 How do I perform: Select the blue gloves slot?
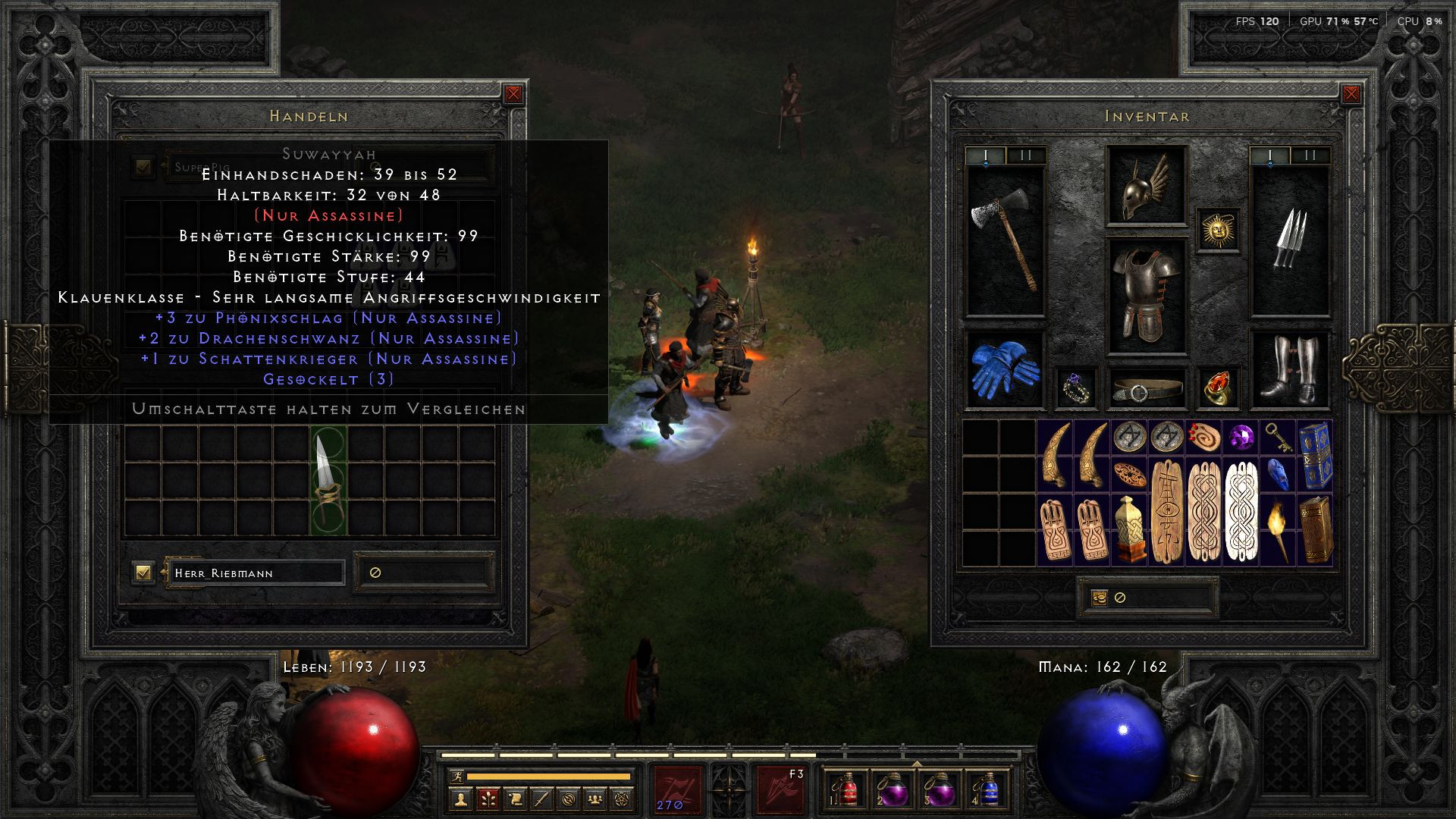(x=1005, y=369)
